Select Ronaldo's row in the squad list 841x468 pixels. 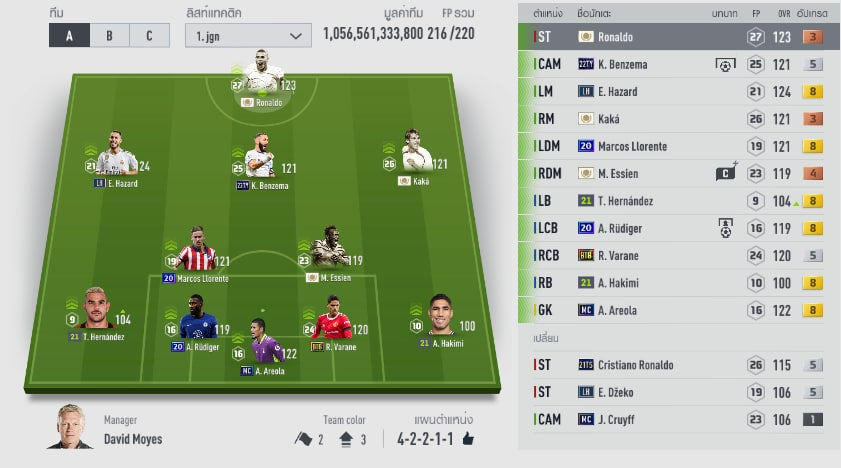[678, 37]
